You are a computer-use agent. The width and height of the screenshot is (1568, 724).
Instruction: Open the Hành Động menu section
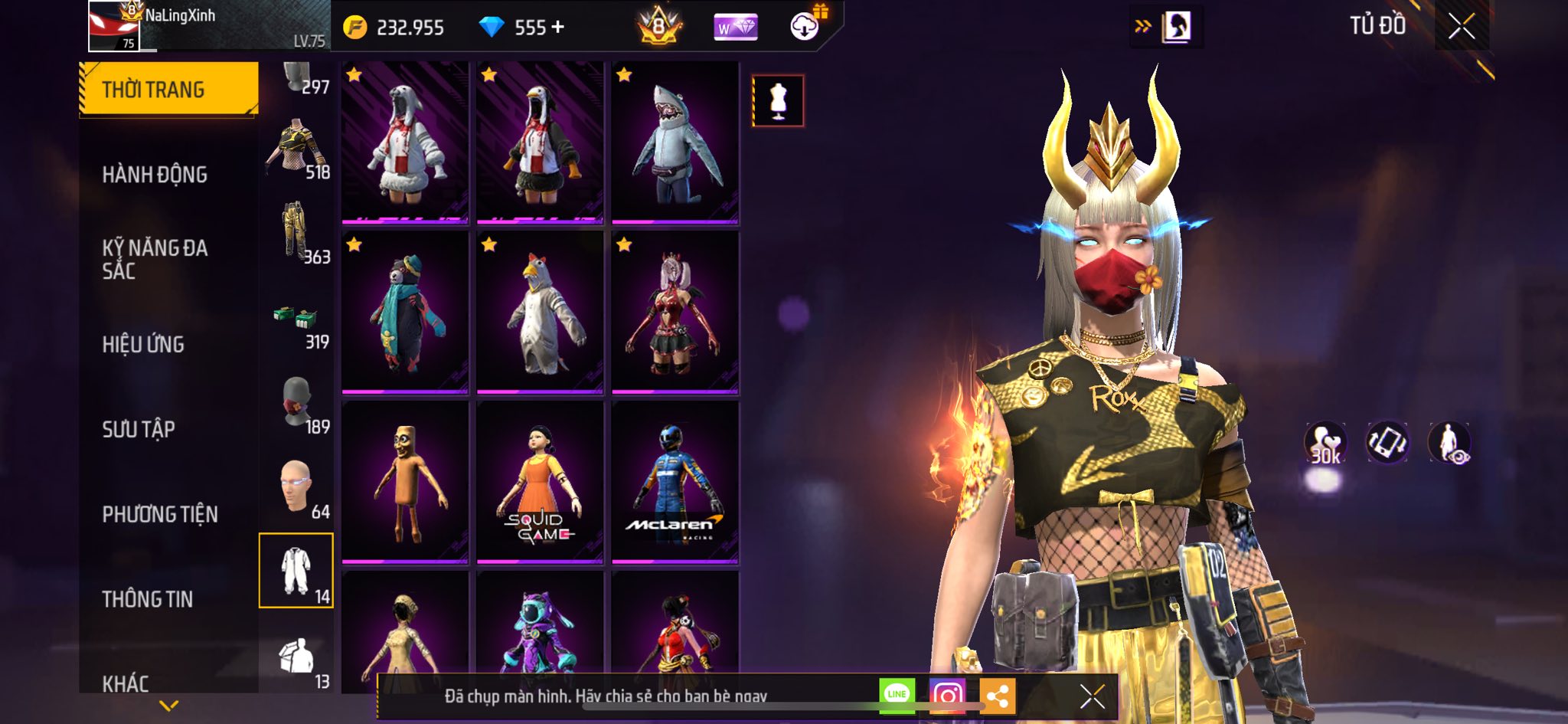coord(155,175)
